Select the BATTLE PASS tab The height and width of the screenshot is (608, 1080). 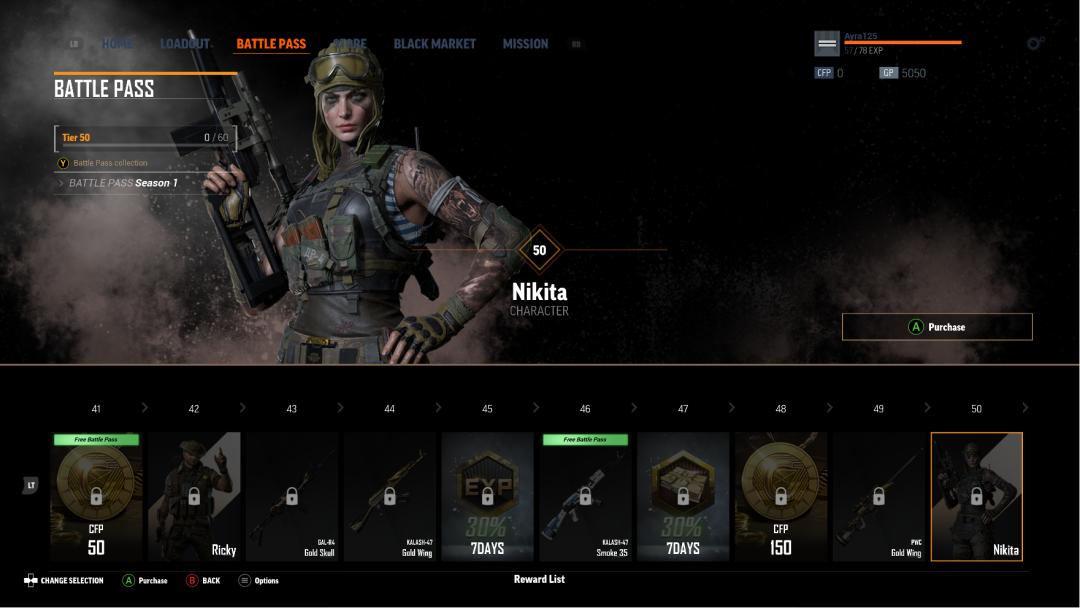tap(271, 44)
